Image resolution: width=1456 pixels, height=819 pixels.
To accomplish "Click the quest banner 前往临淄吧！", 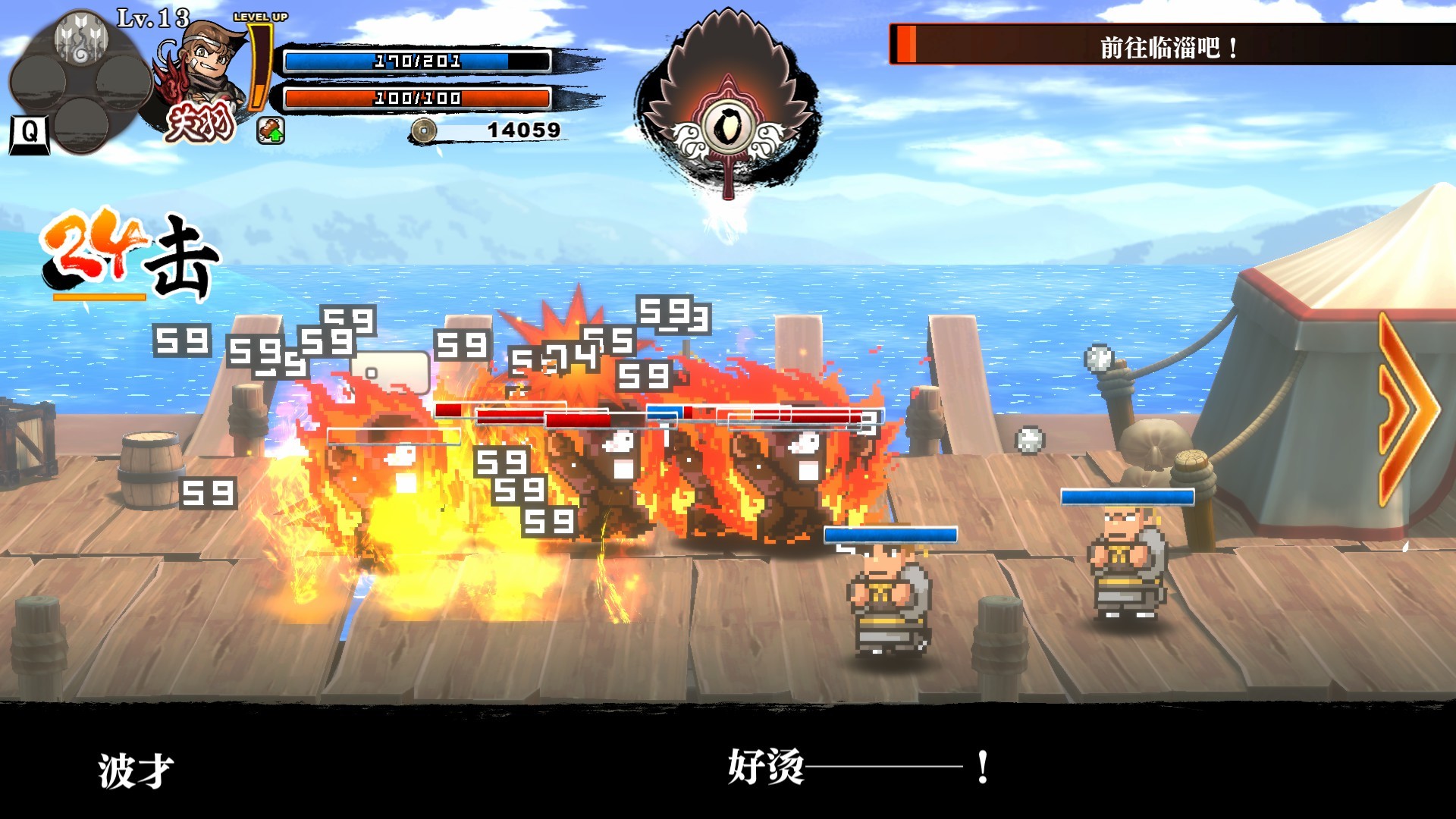I will pyautogui.click(x=1168, y=47).
